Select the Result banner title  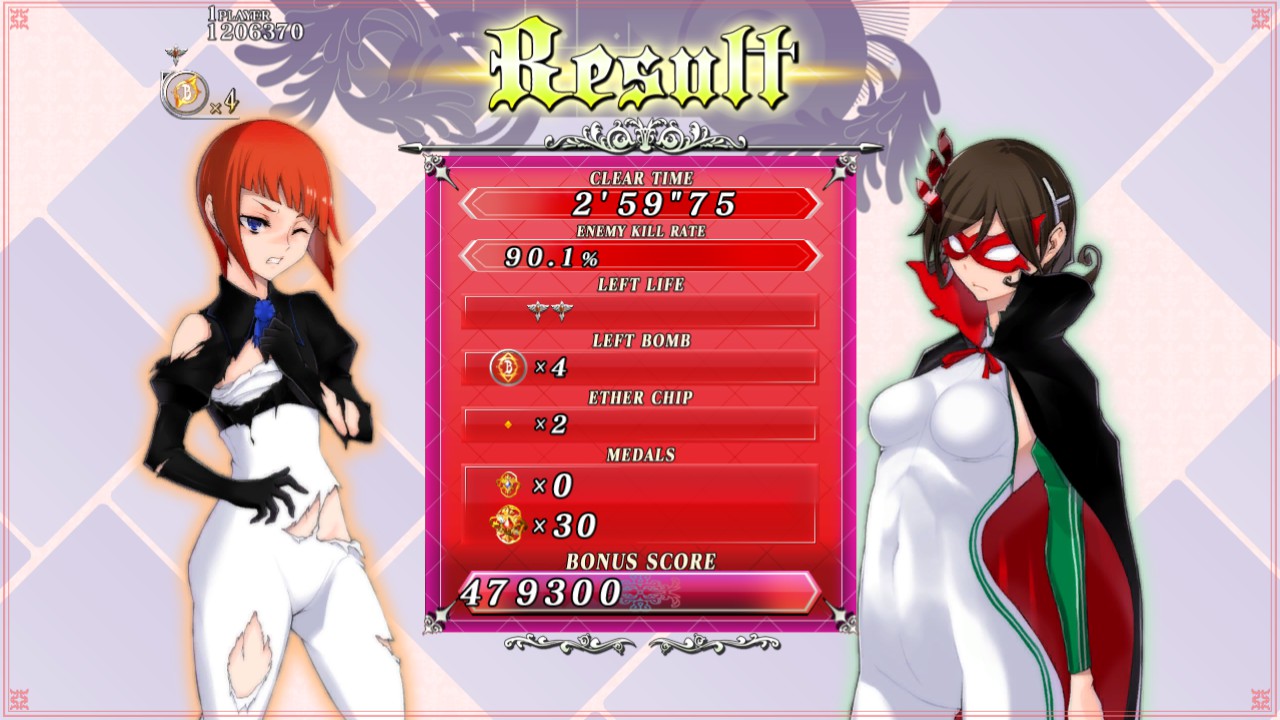coord(640,62)
